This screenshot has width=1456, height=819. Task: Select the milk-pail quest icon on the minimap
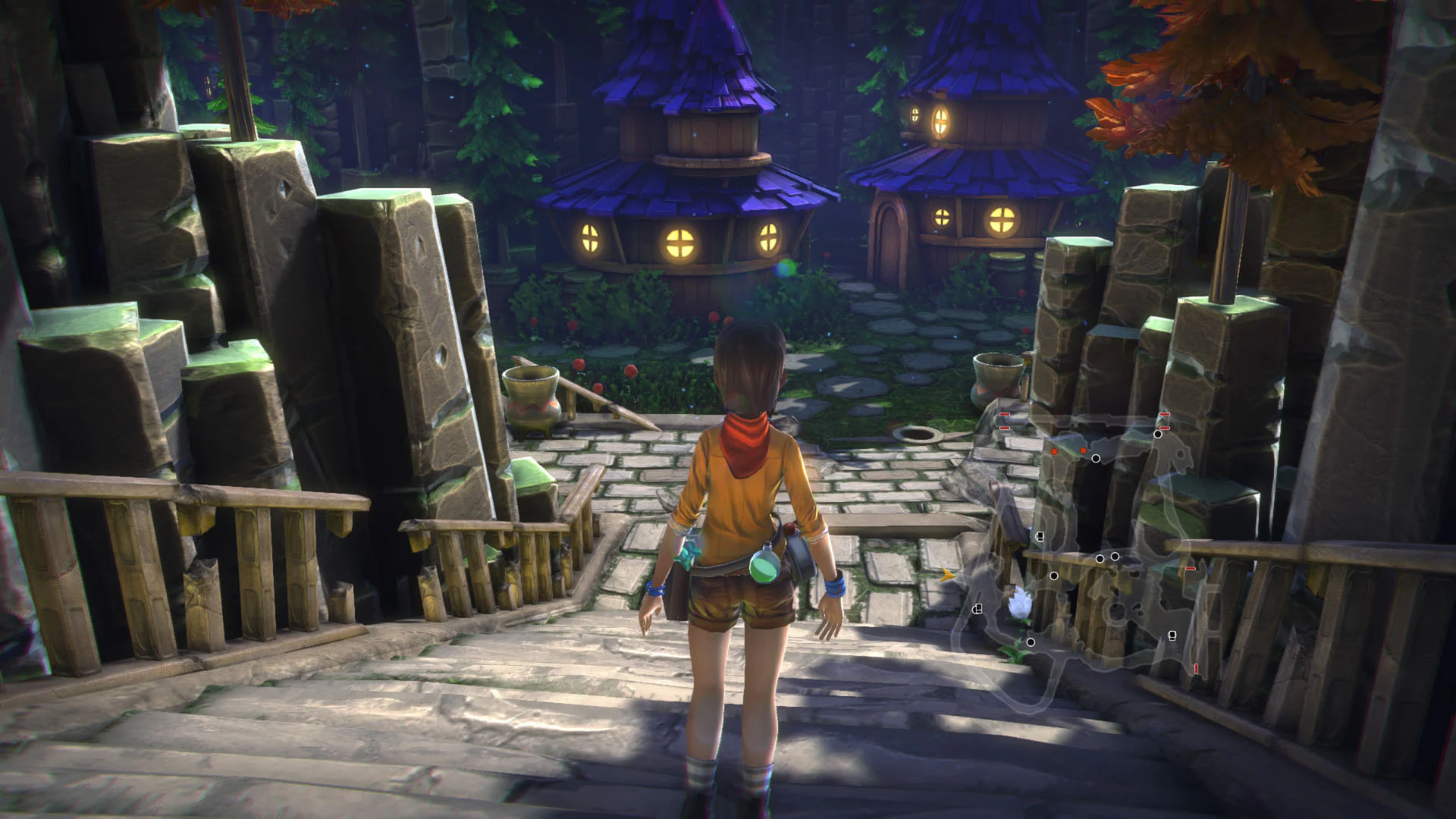tap(1040, 535)
